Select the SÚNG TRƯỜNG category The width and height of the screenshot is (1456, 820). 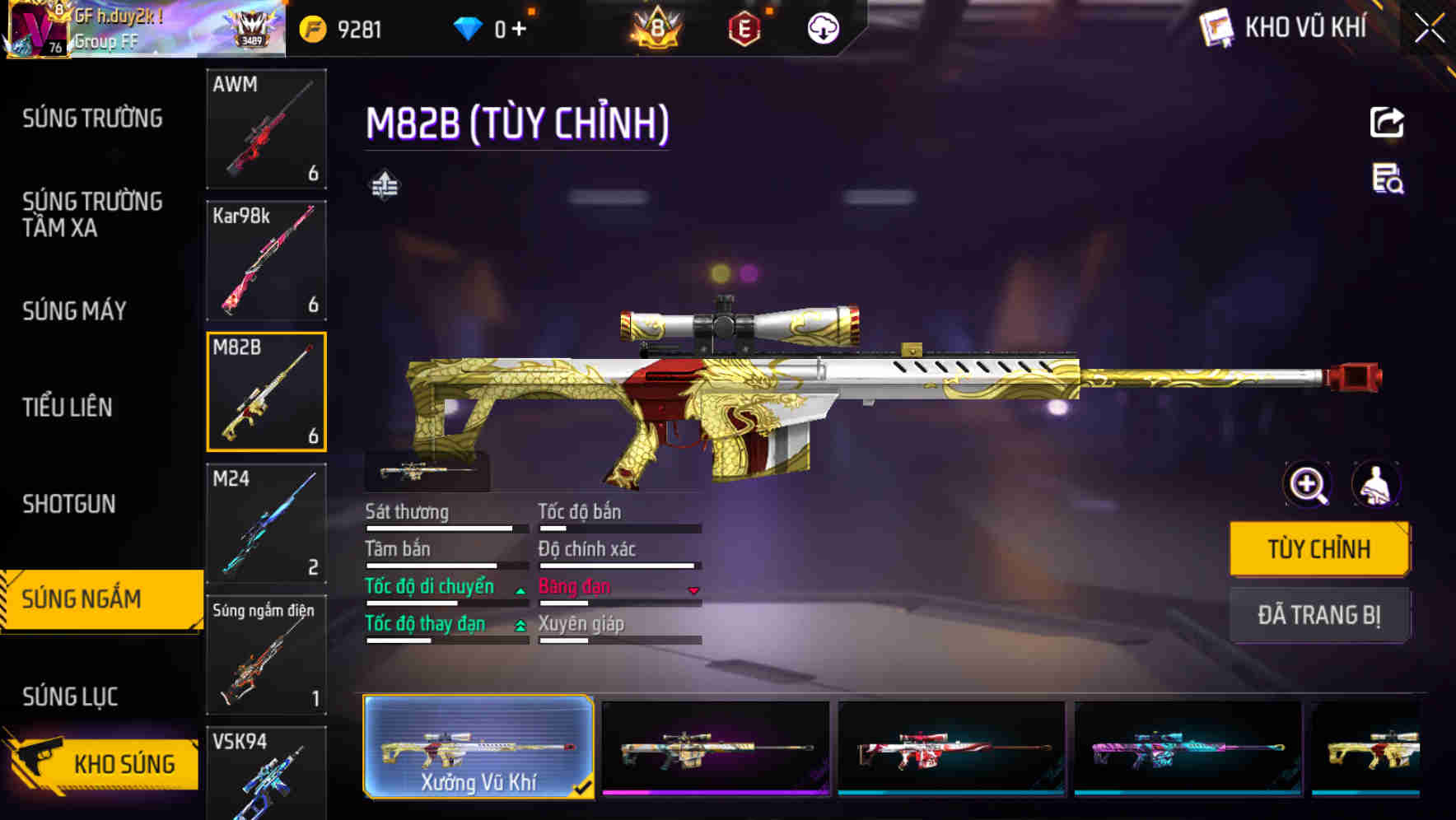[92, 118]
